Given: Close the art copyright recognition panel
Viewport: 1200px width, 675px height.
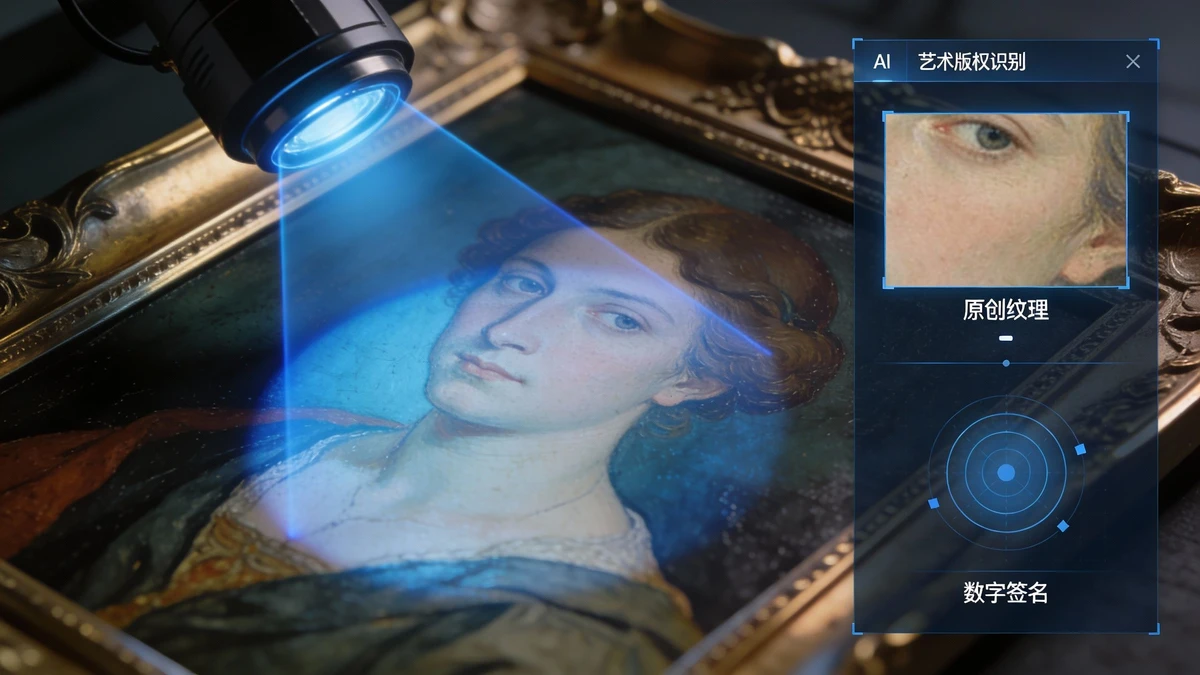Looking at the screenshot, I should coord(1132,62).
